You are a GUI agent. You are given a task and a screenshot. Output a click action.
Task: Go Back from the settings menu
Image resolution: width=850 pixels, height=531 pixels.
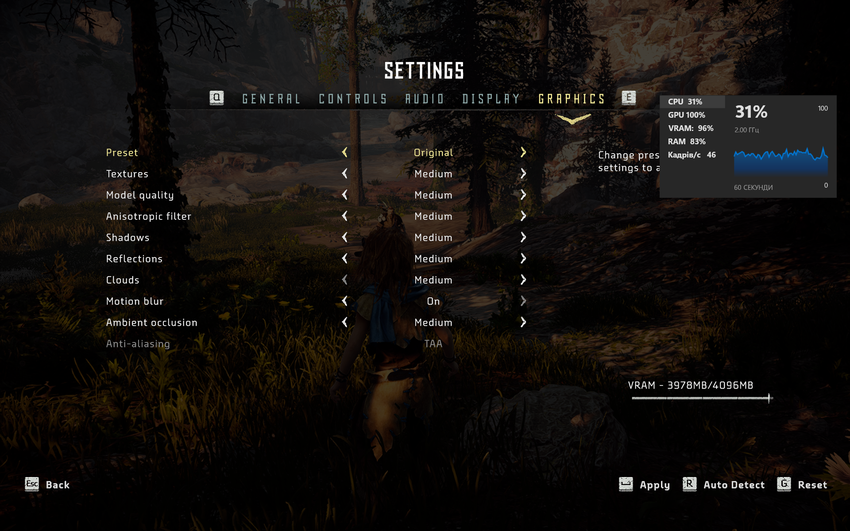click(47, 485)
